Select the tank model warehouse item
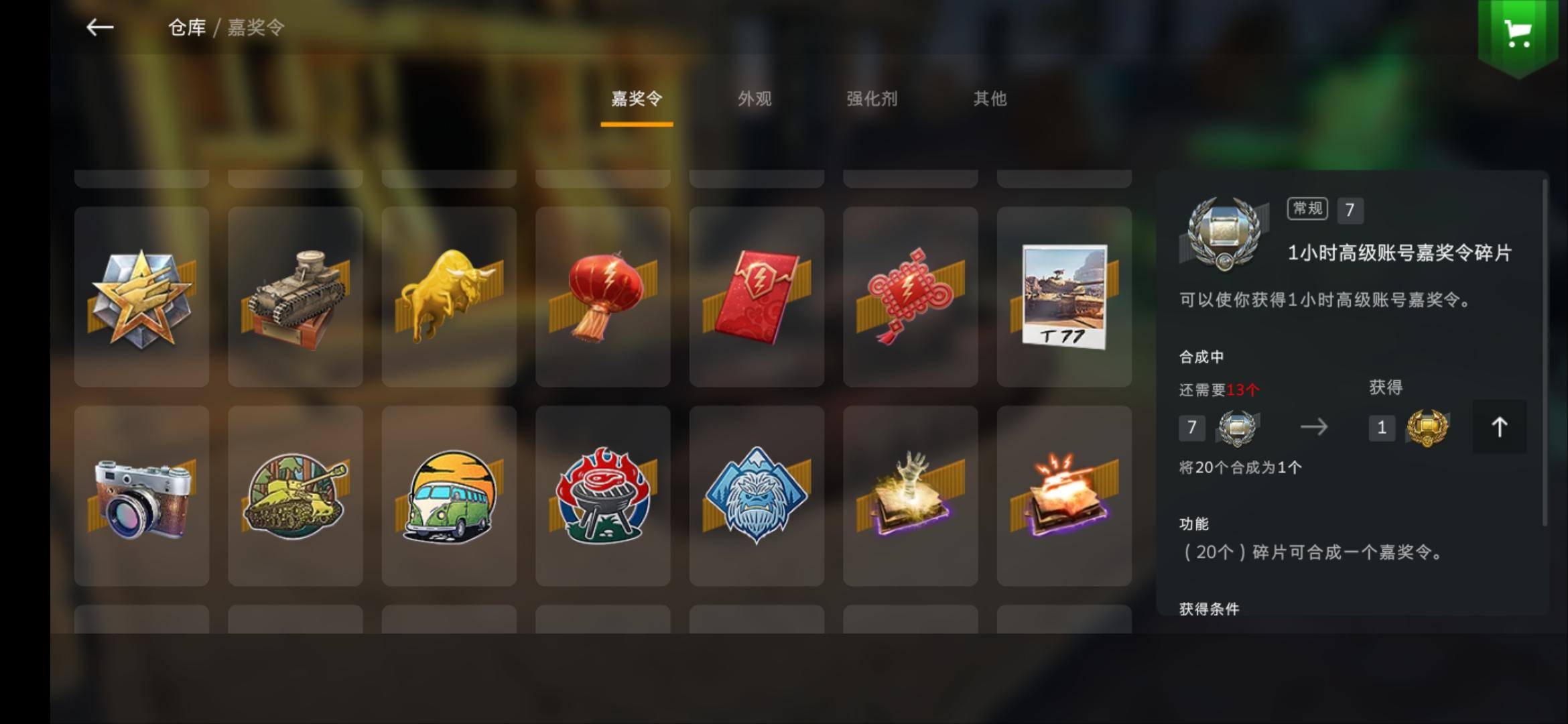 (x=295, y=295)
